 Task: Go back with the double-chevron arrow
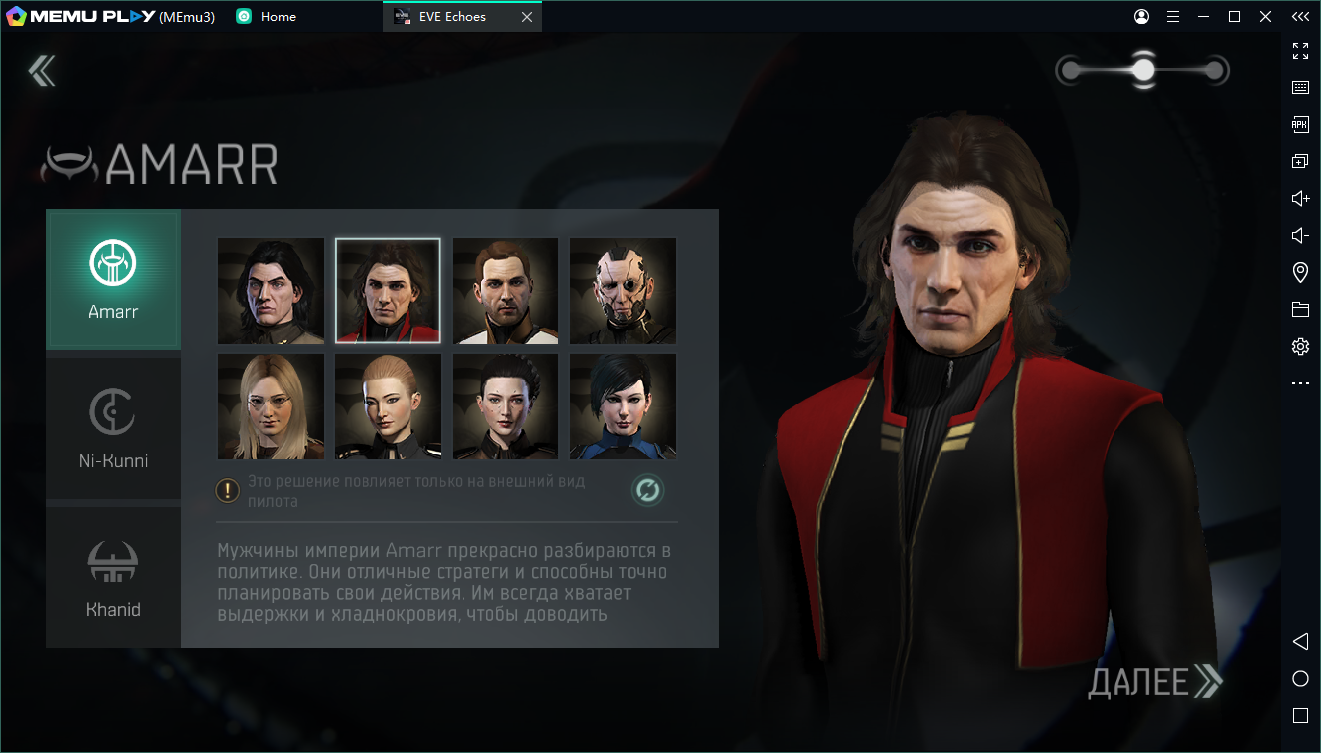[42, 70]
